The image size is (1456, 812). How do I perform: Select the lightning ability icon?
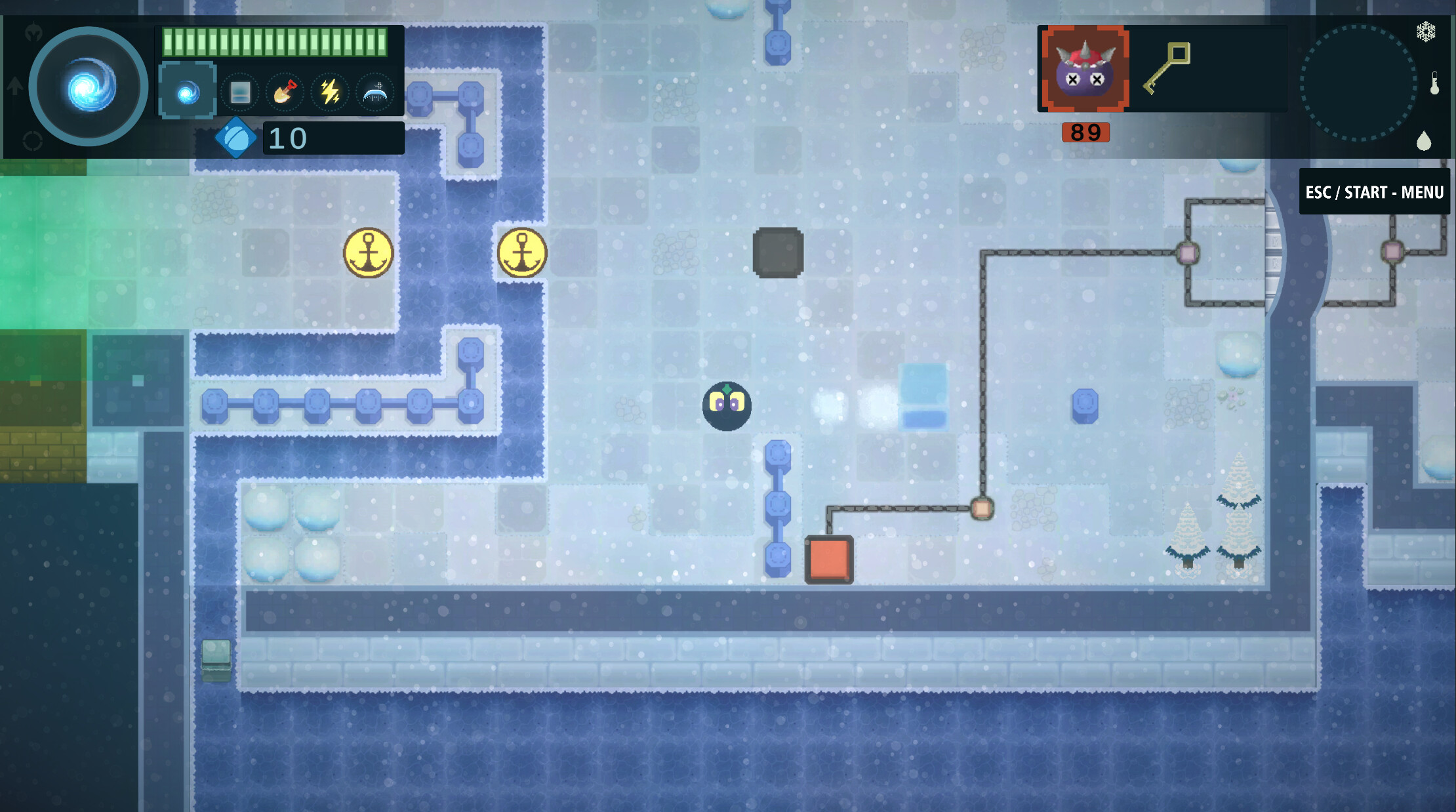[330, 92]
